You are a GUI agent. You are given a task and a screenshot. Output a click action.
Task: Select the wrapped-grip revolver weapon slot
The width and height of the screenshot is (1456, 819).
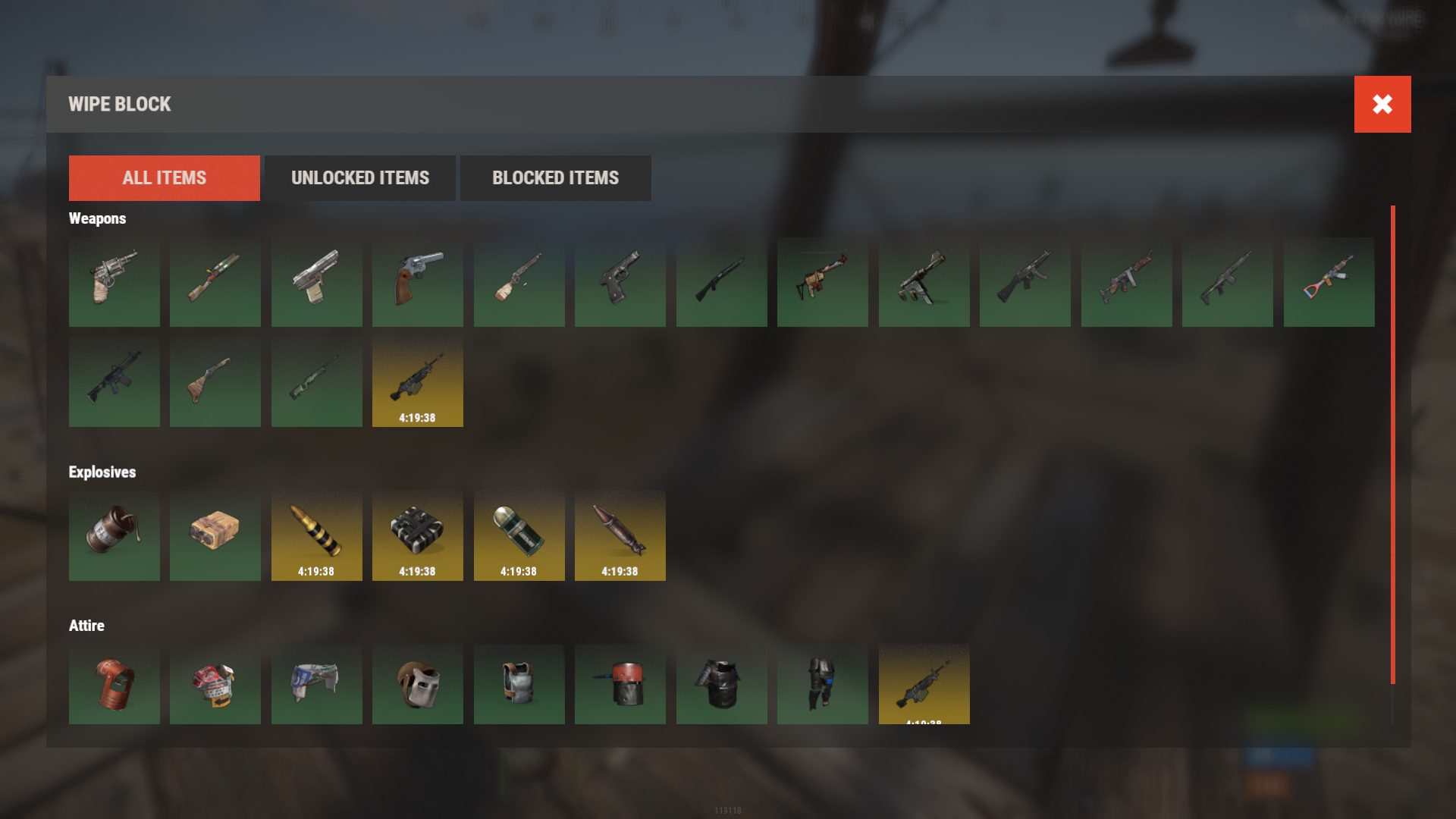(114, 282)
